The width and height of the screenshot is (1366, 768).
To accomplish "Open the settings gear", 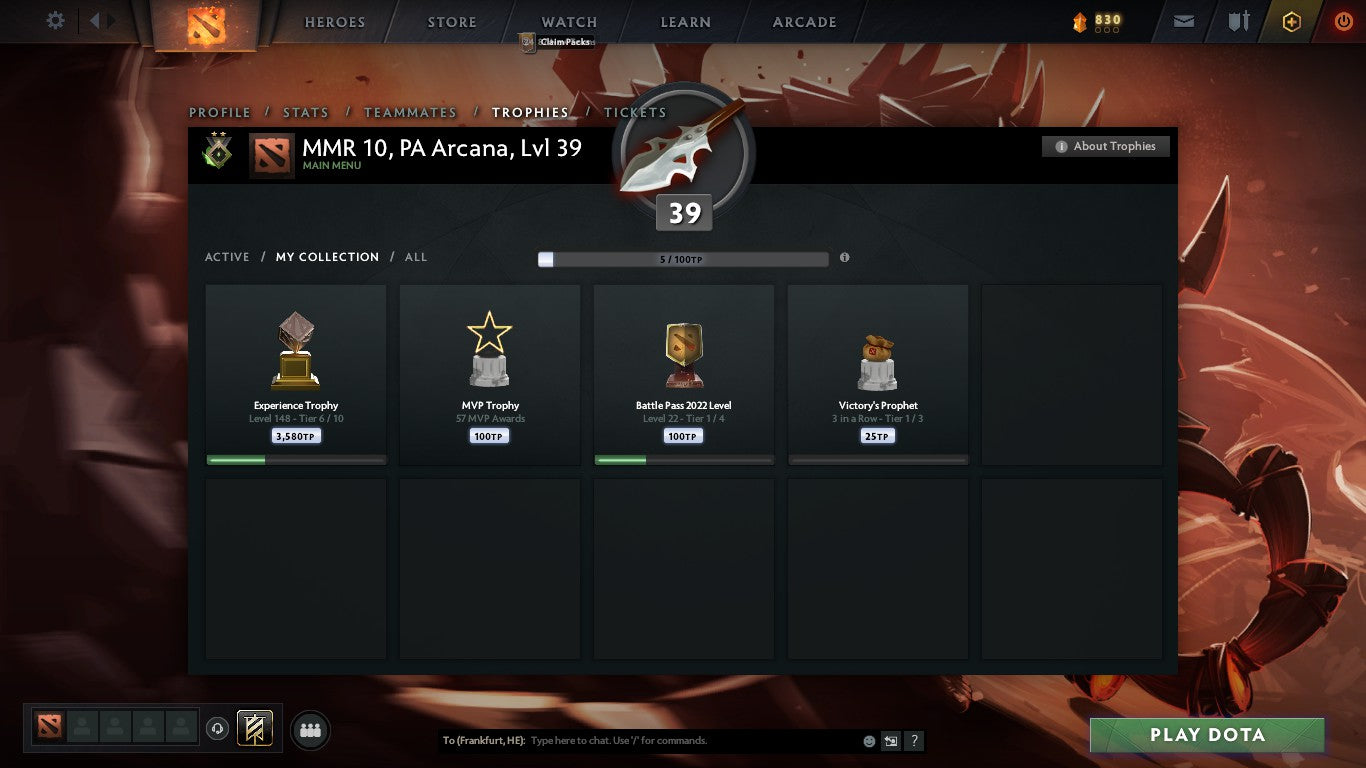I will pyautogui.click(x=55, y=20).
